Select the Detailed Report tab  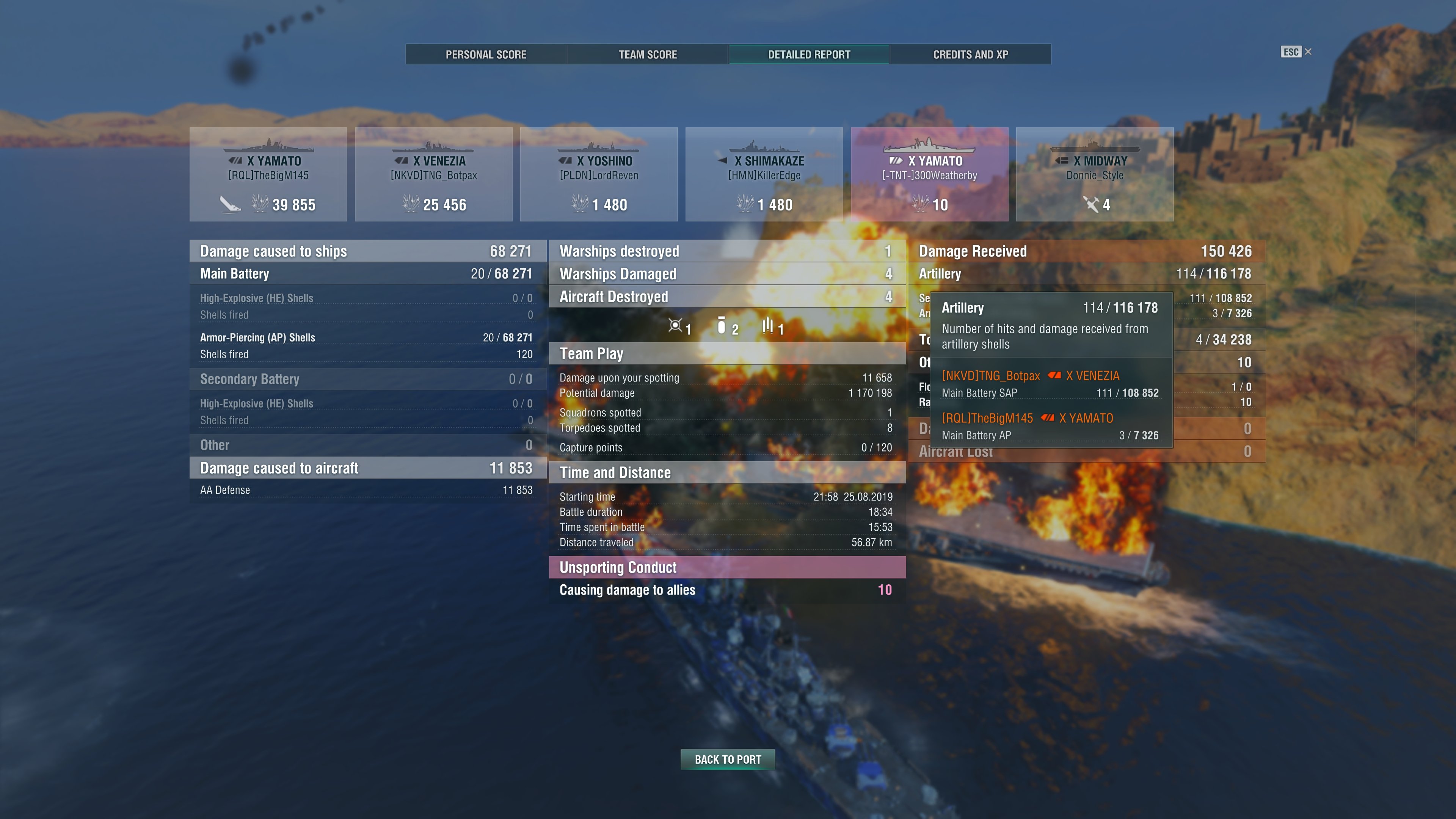click(809, 54)
